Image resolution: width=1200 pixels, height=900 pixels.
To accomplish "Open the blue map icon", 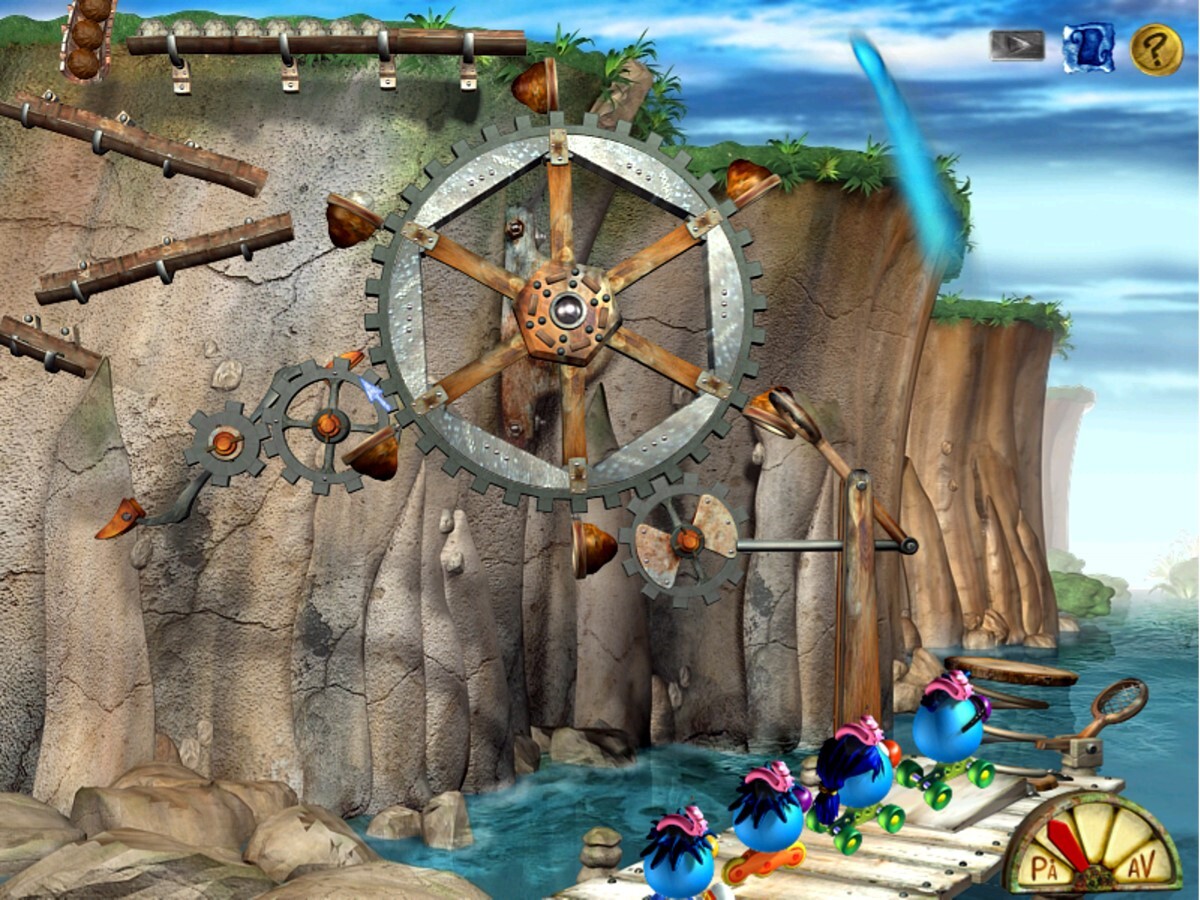I will coord(1088,47).
